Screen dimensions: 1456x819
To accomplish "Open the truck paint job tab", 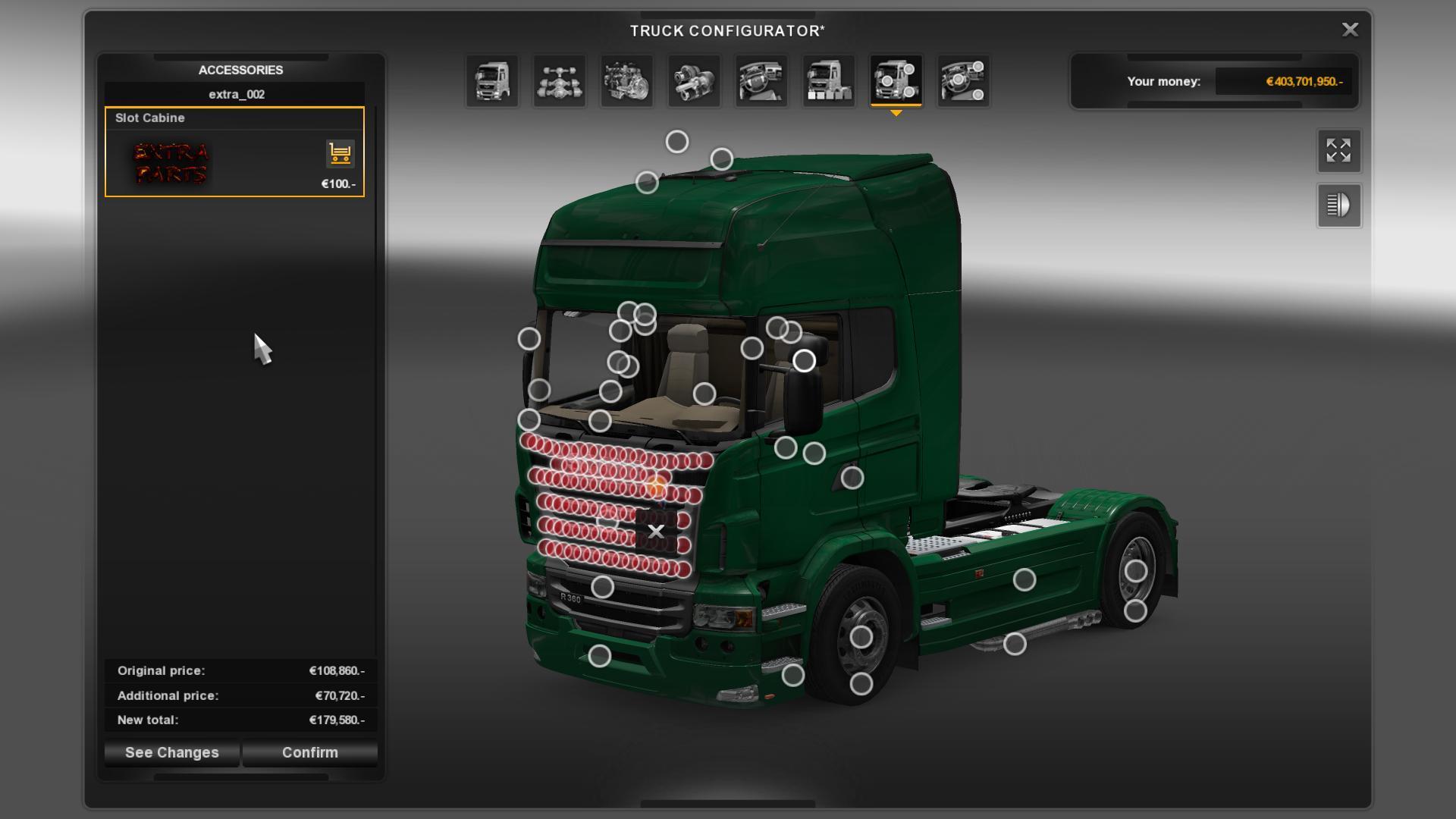I will pos(829,81).
